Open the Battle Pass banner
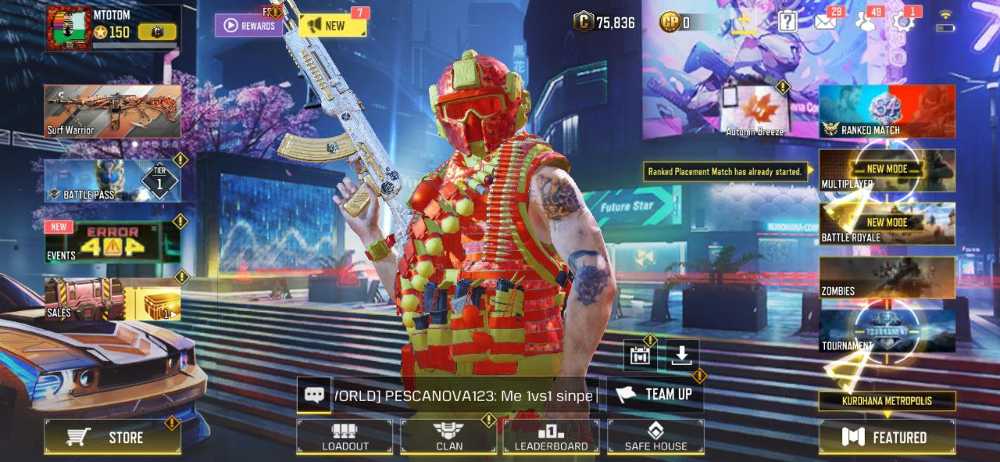Viewport: 1000px width, 462px height. (x=112, y=180)
